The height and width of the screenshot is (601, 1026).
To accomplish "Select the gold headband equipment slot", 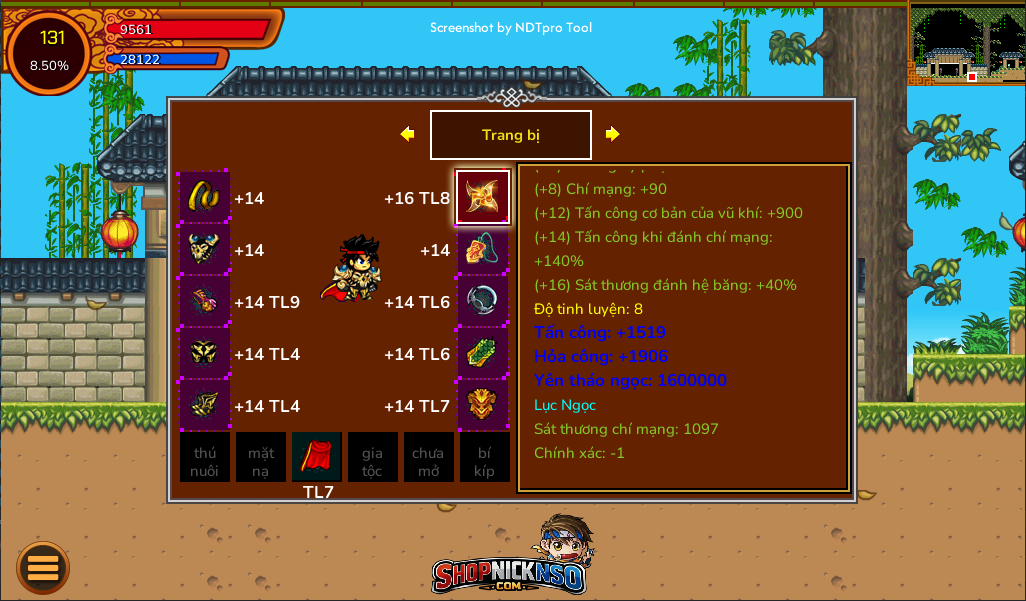I will click(205, 197).
